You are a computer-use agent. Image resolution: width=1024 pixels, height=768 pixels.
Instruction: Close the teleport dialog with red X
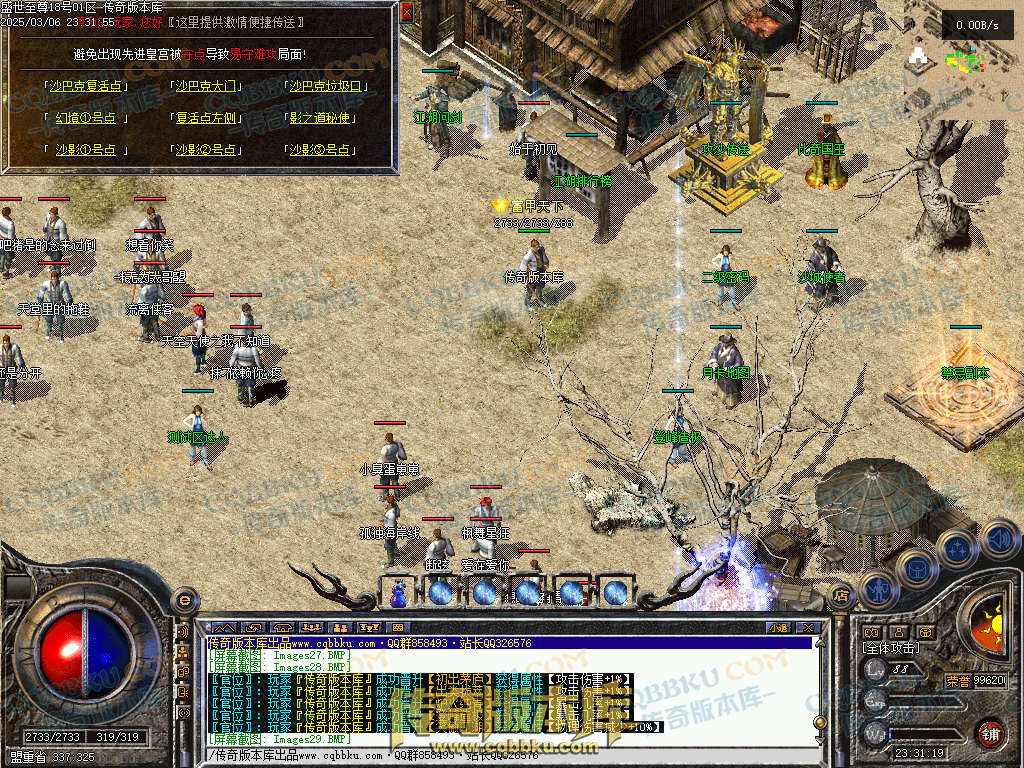407,13
